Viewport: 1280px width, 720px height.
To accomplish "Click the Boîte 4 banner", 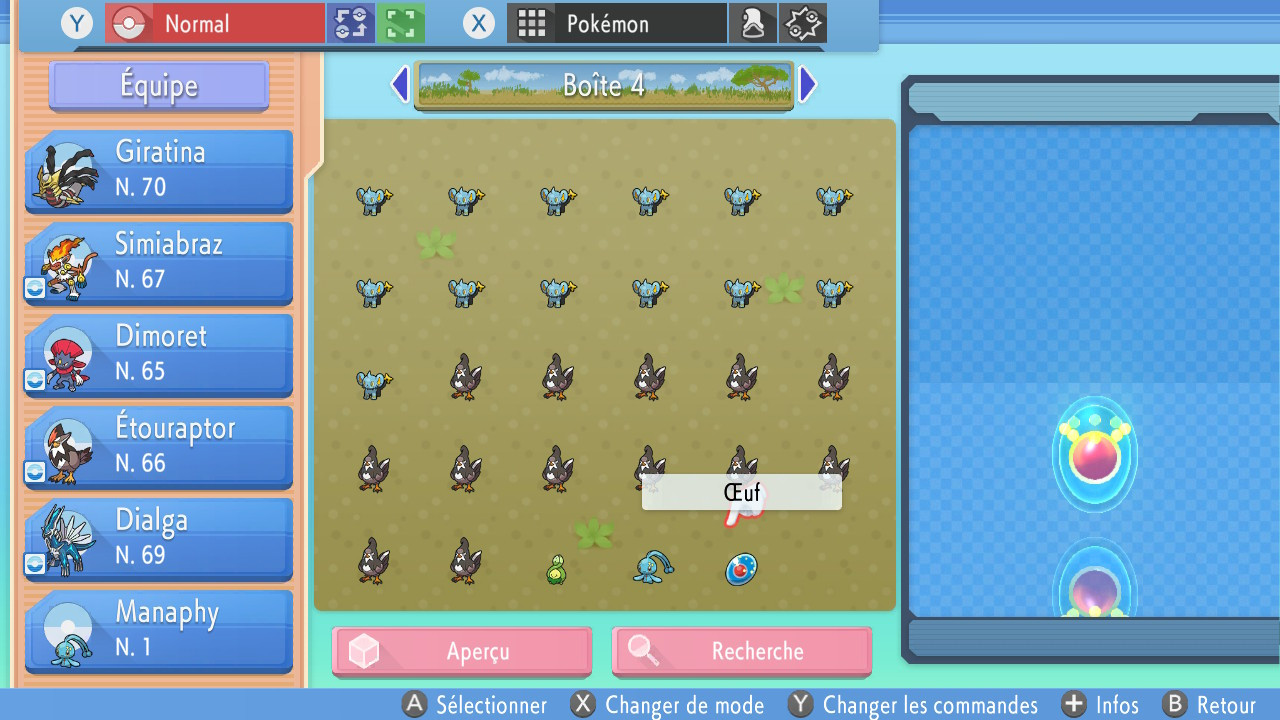I will [x=604, y=85].
